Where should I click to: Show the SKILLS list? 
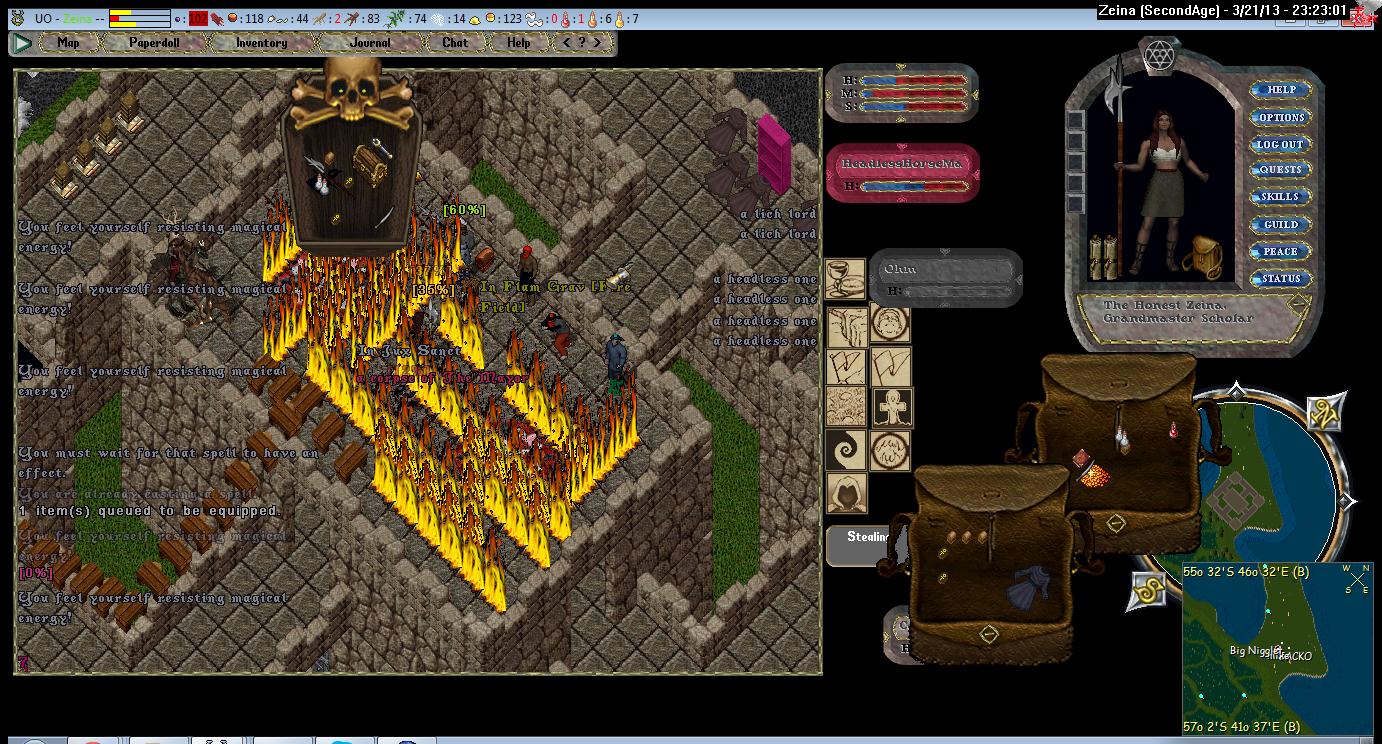click(1280, 197)
